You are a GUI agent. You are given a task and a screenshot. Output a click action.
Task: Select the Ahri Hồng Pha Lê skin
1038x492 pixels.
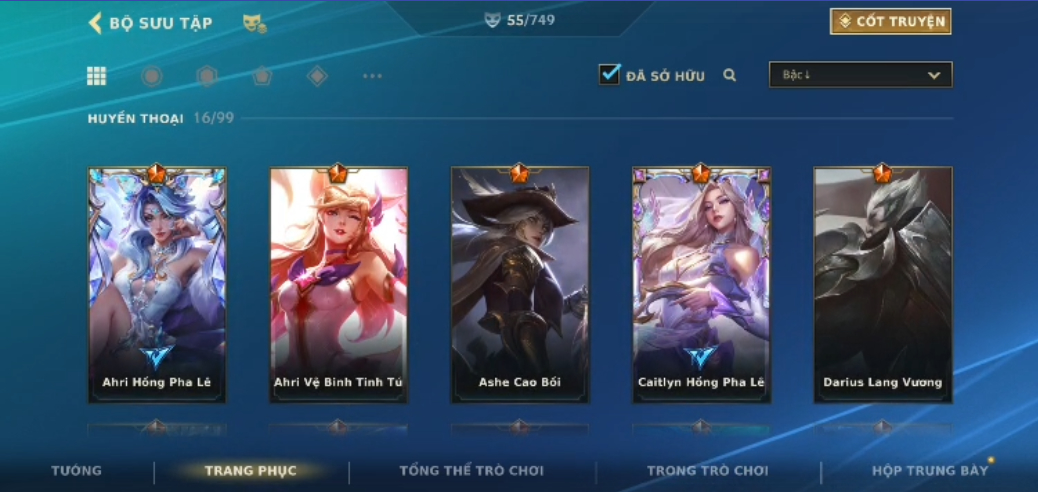157,285
